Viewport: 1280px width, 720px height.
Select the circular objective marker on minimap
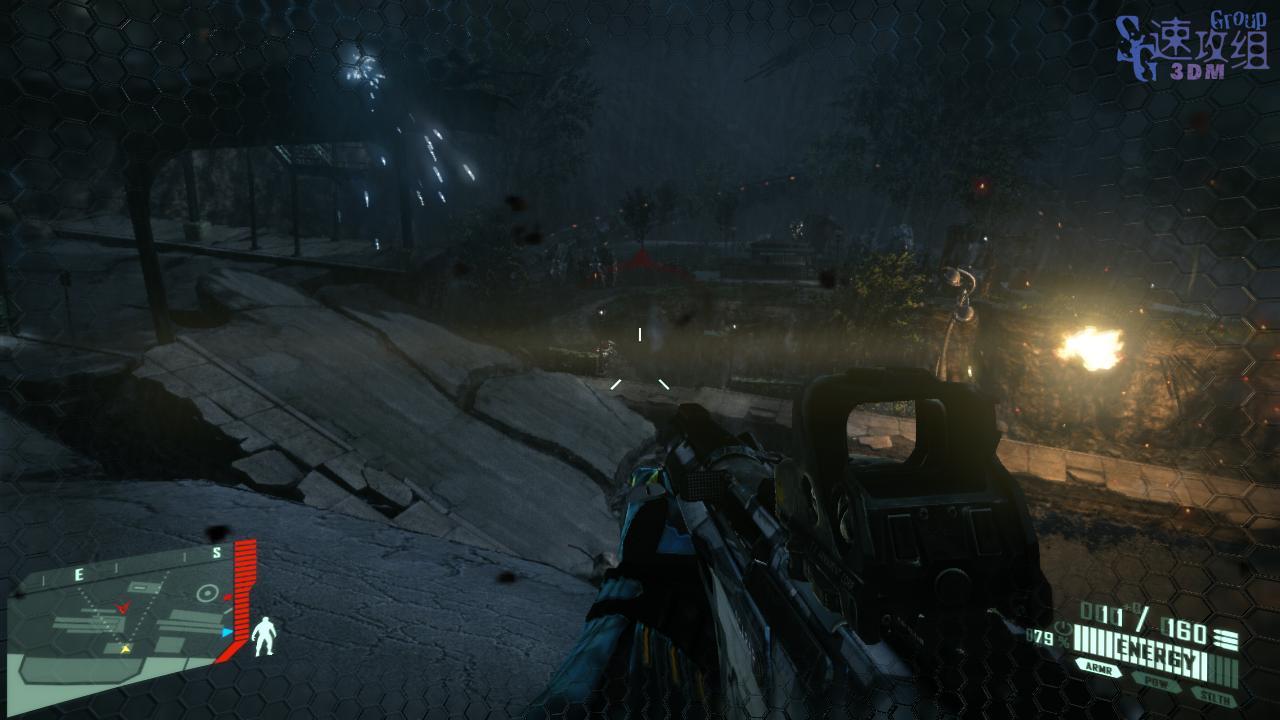point(208,592)
